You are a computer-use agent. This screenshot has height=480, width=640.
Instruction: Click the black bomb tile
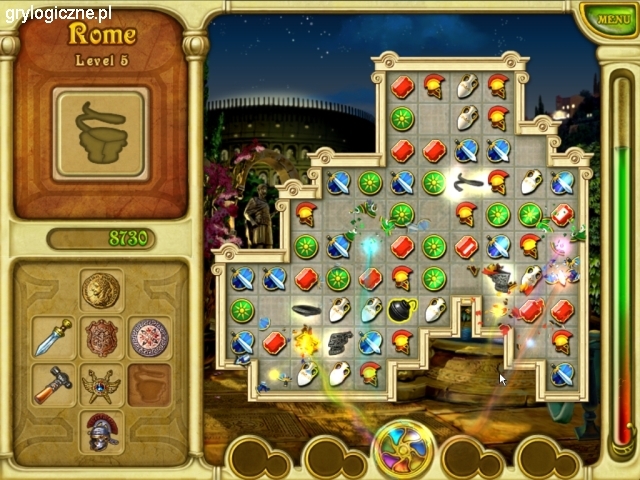pyautogui.click(x=402, y=311)
